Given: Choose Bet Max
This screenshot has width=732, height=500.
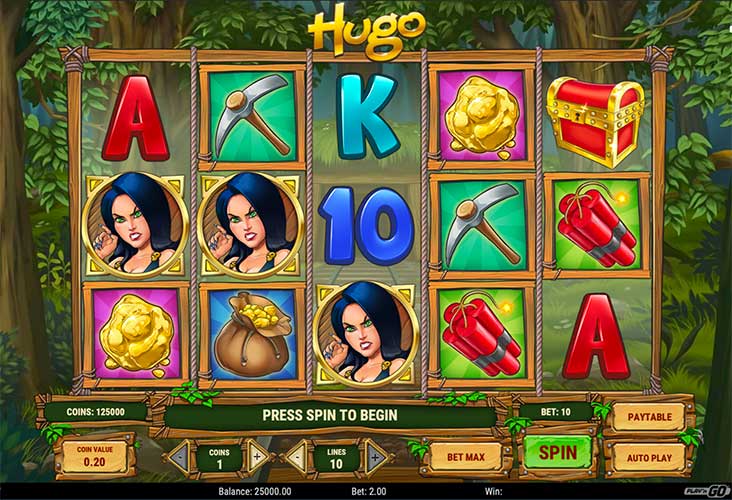Looking at the screenshot, I should coord(466,457).
